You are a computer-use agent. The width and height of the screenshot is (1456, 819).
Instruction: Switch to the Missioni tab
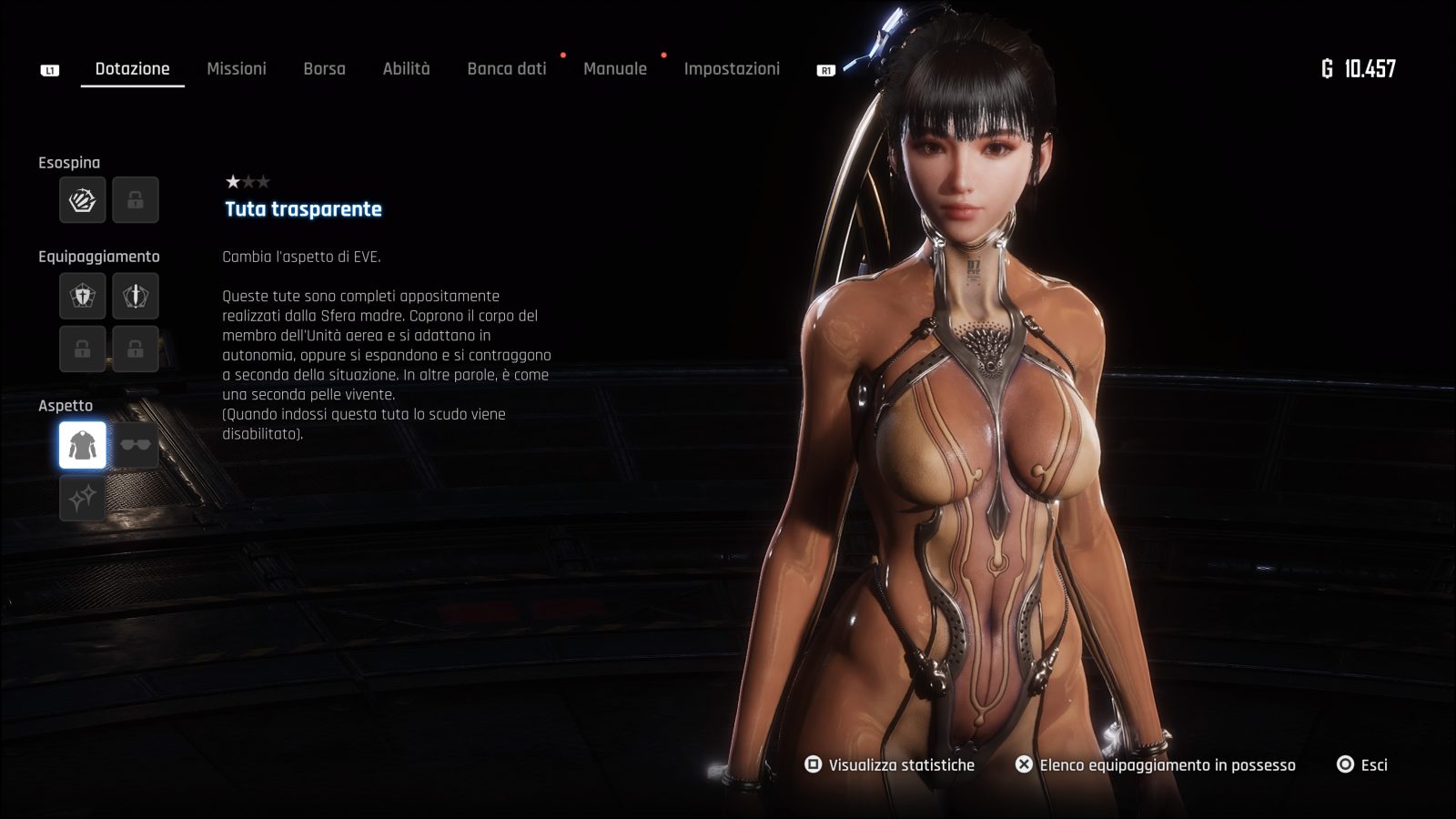tap(237, 69)
